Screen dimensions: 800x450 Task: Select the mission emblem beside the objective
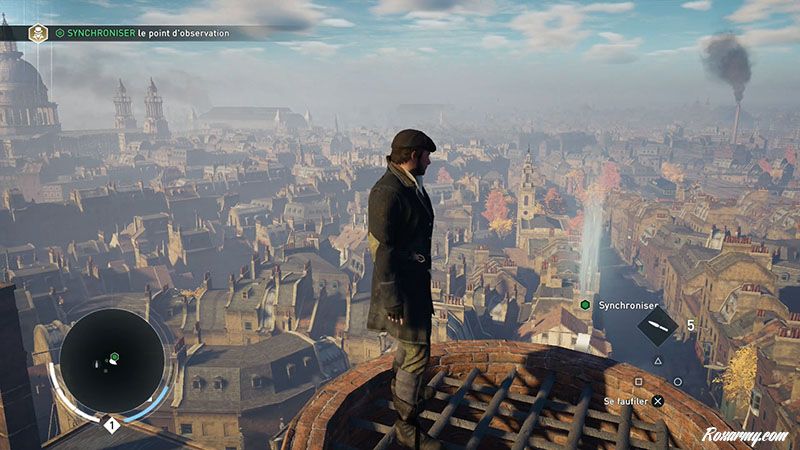pos(38,33)
